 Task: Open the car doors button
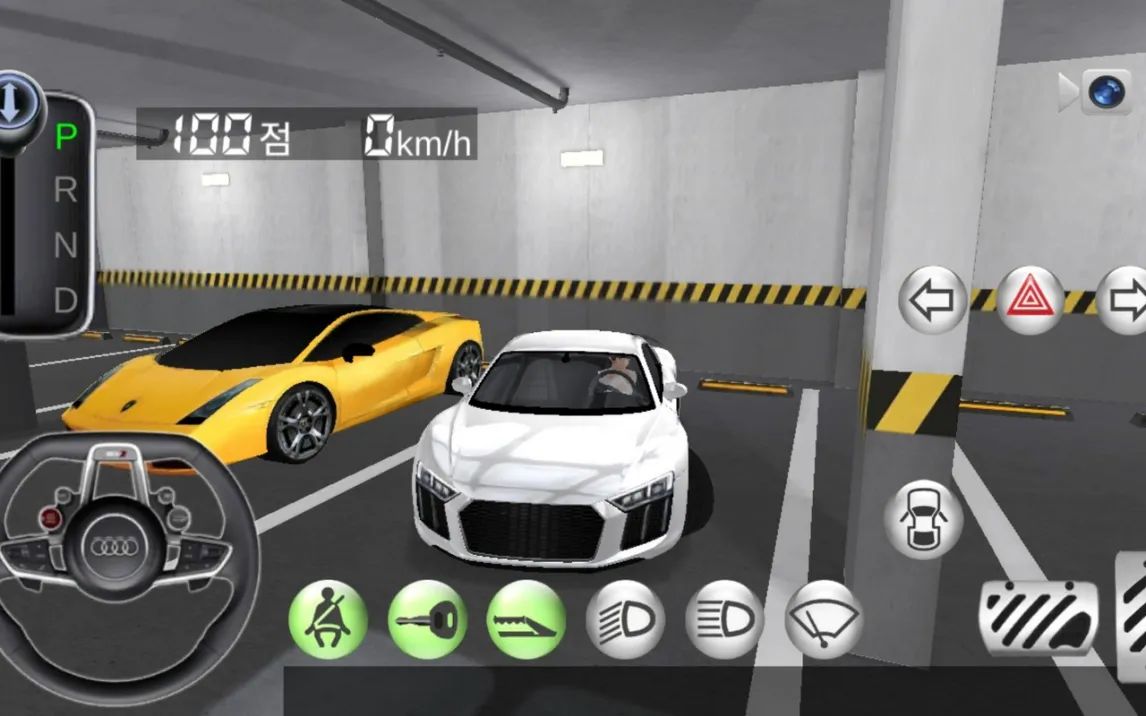coord(923,519)
